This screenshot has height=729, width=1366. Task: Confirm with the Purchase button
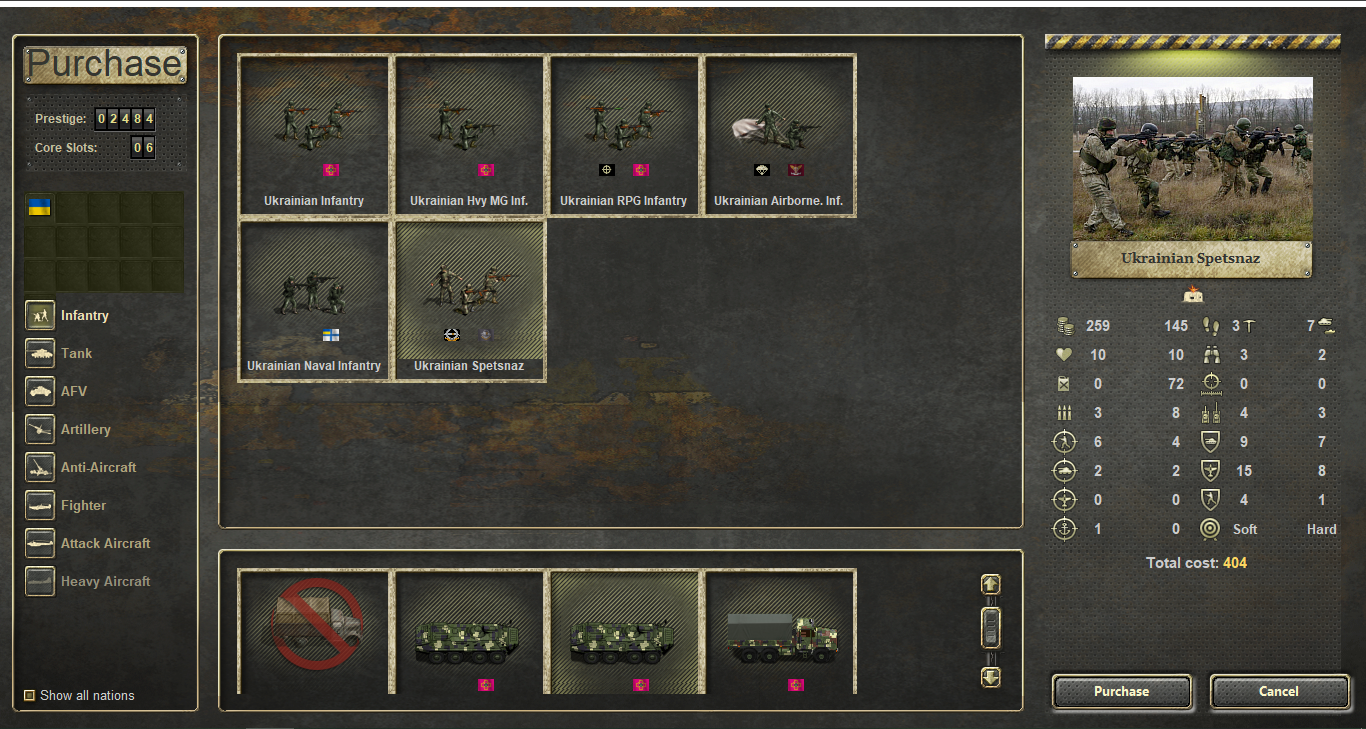click(1121, 691)
